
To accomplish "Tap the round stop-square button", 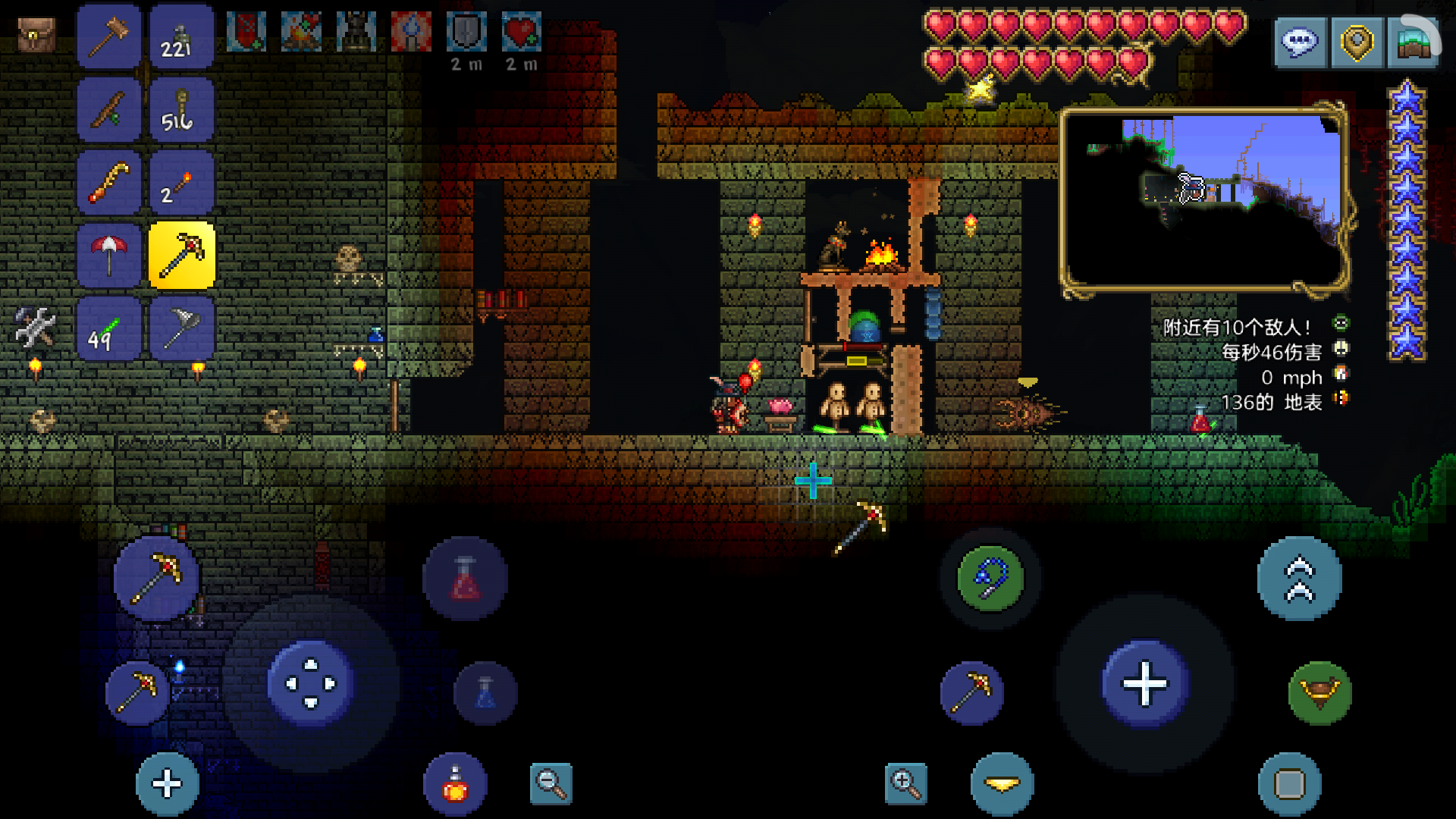I will pyautogui.click(x=1289, y=784).
